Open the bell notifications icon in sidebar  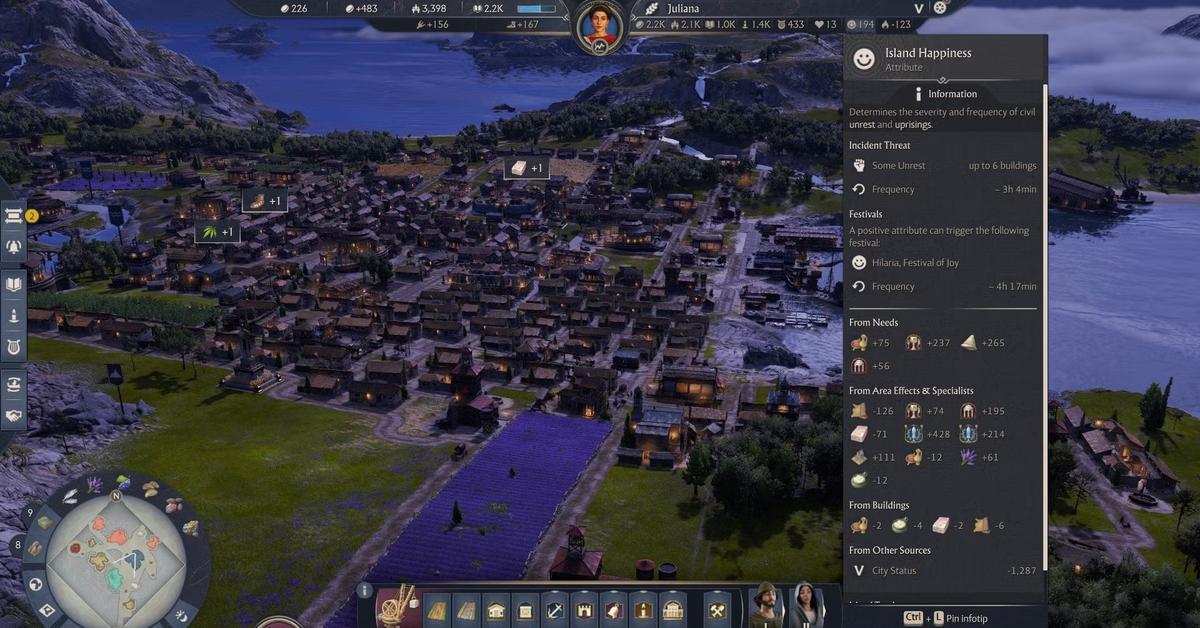click(14, 246)
